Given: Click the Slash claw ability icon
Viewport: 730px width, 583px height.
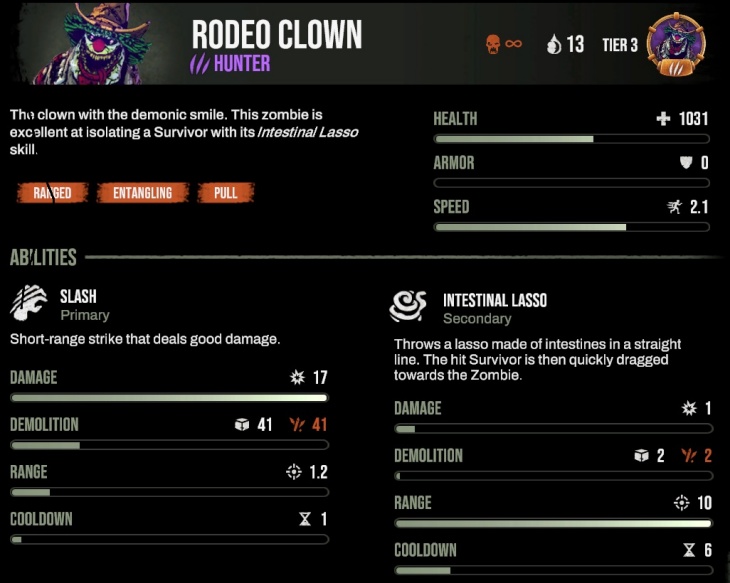Looking at the screenshot, I should tap(29, 304).
